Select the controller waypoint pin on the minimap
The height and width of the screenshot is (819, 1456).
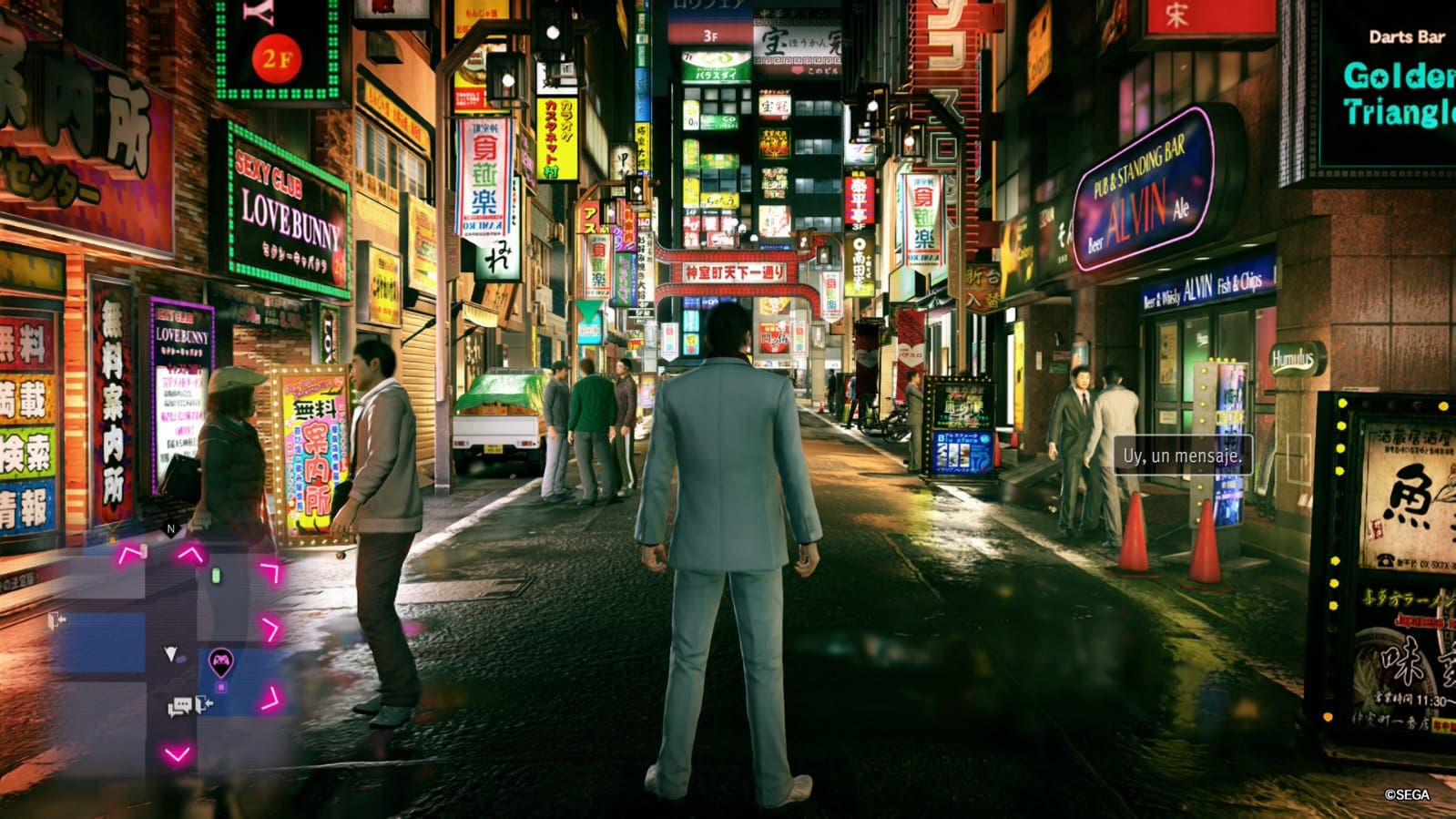point(222,660)
